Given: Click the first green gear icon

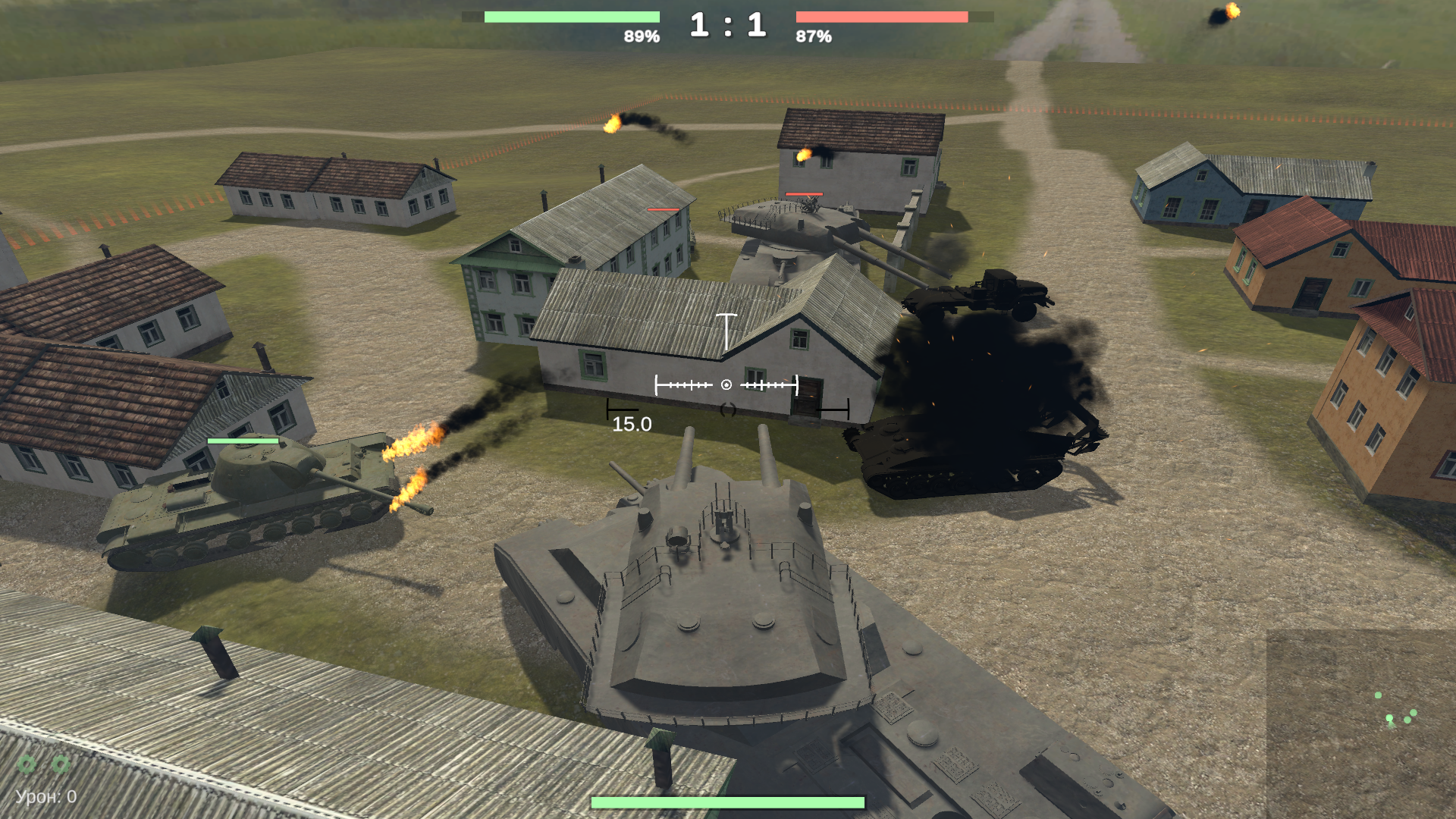Looking at the screenshot, I should (x=26, y=764).
